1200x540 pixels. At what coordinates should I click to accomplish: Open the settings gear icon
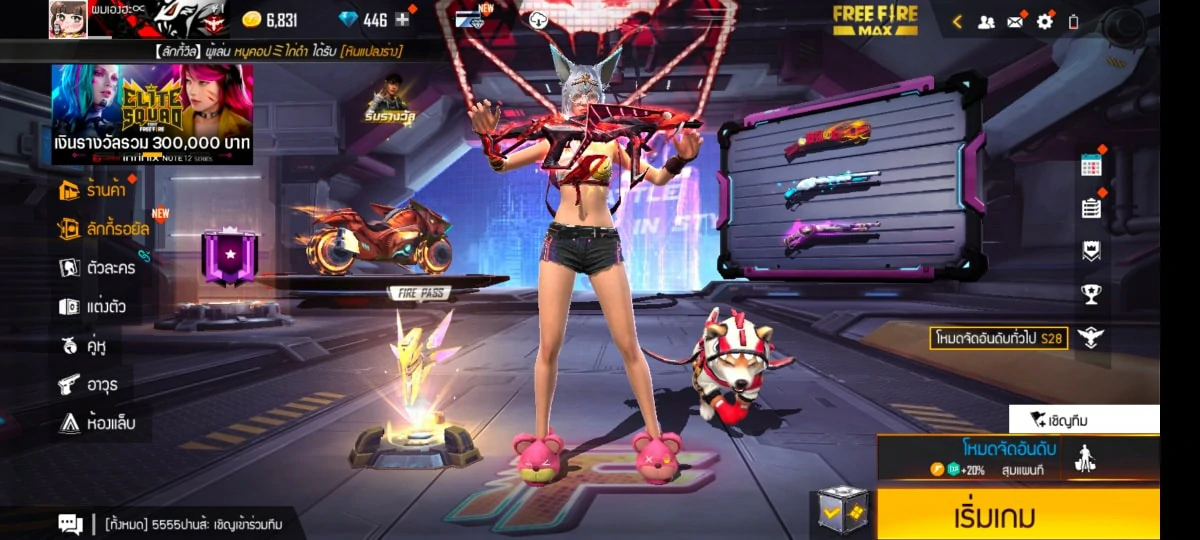coord(1045,21)
